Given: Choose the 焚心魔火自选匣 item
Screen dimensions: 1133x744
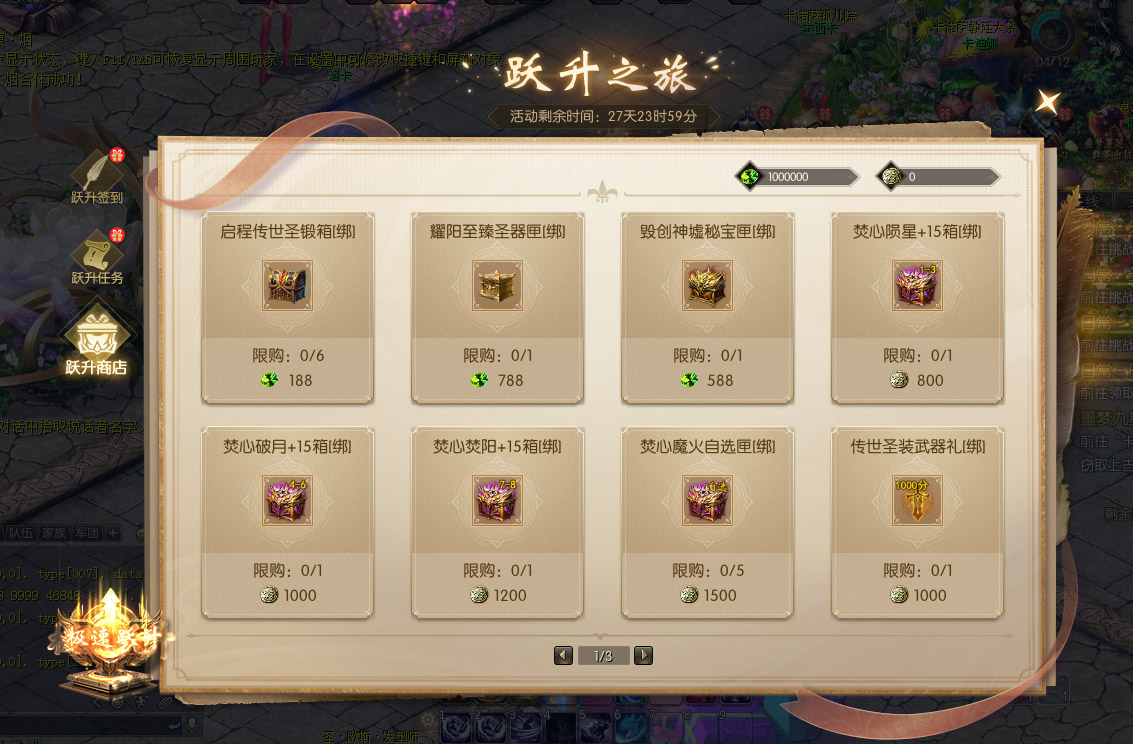Looking at the screenshot, I should coord(708,501).
